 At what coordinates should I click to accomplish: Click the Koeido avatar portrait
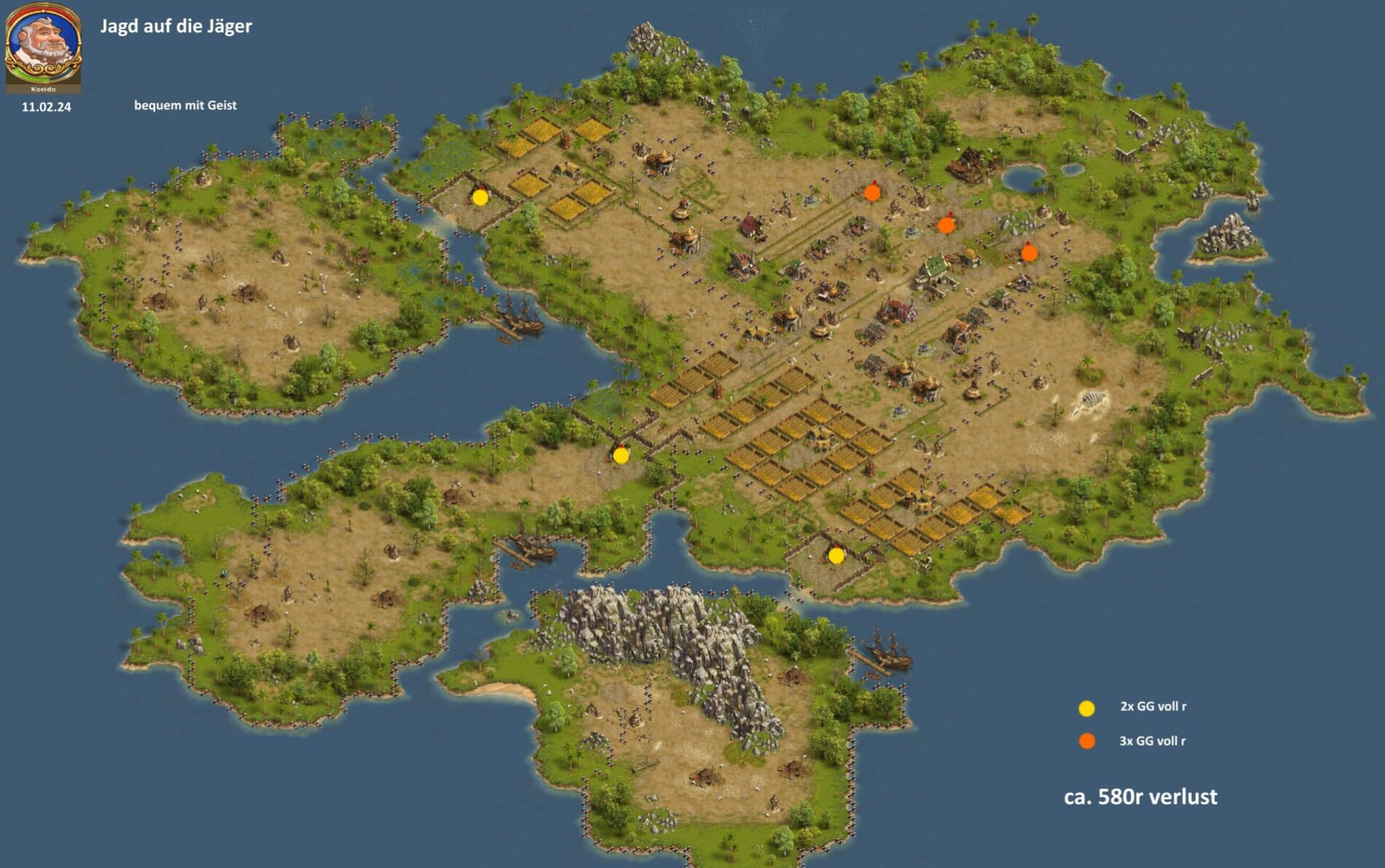coord(43,47)
